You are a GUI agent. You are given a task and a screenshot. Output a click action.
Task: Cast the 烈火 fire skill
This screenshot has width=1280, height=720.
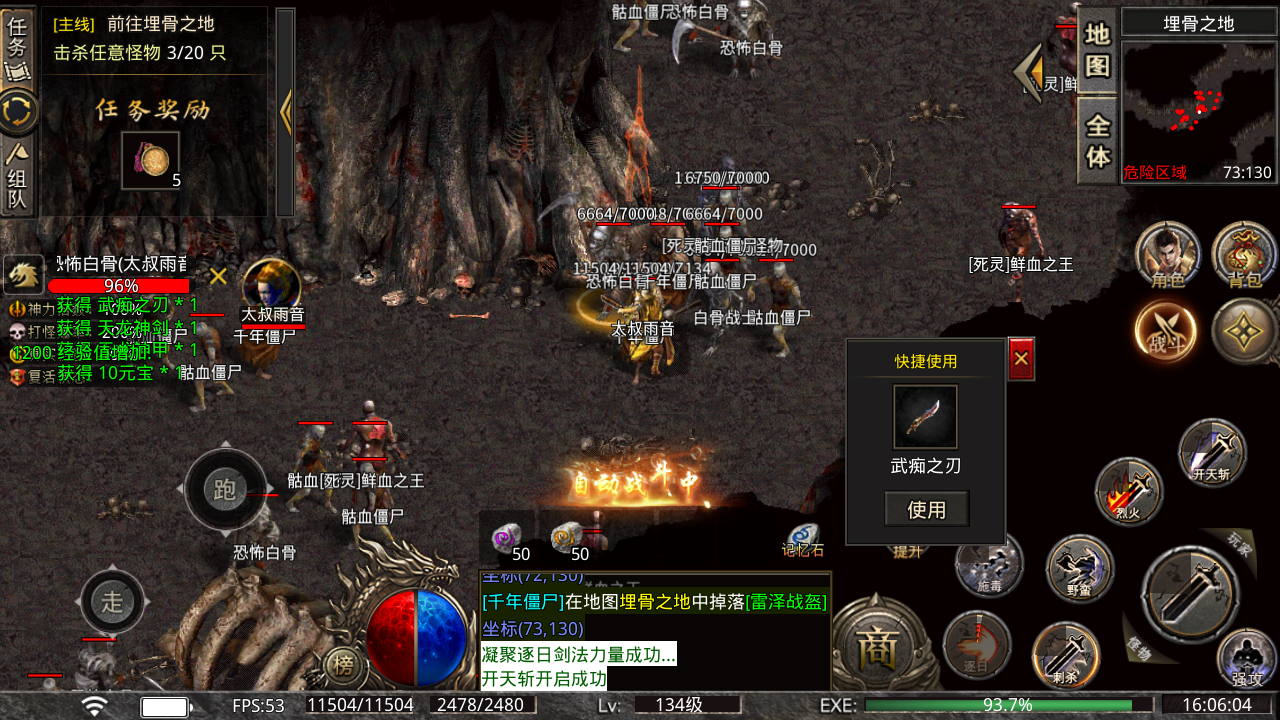pyautogui.click(x=1129, y=491)
